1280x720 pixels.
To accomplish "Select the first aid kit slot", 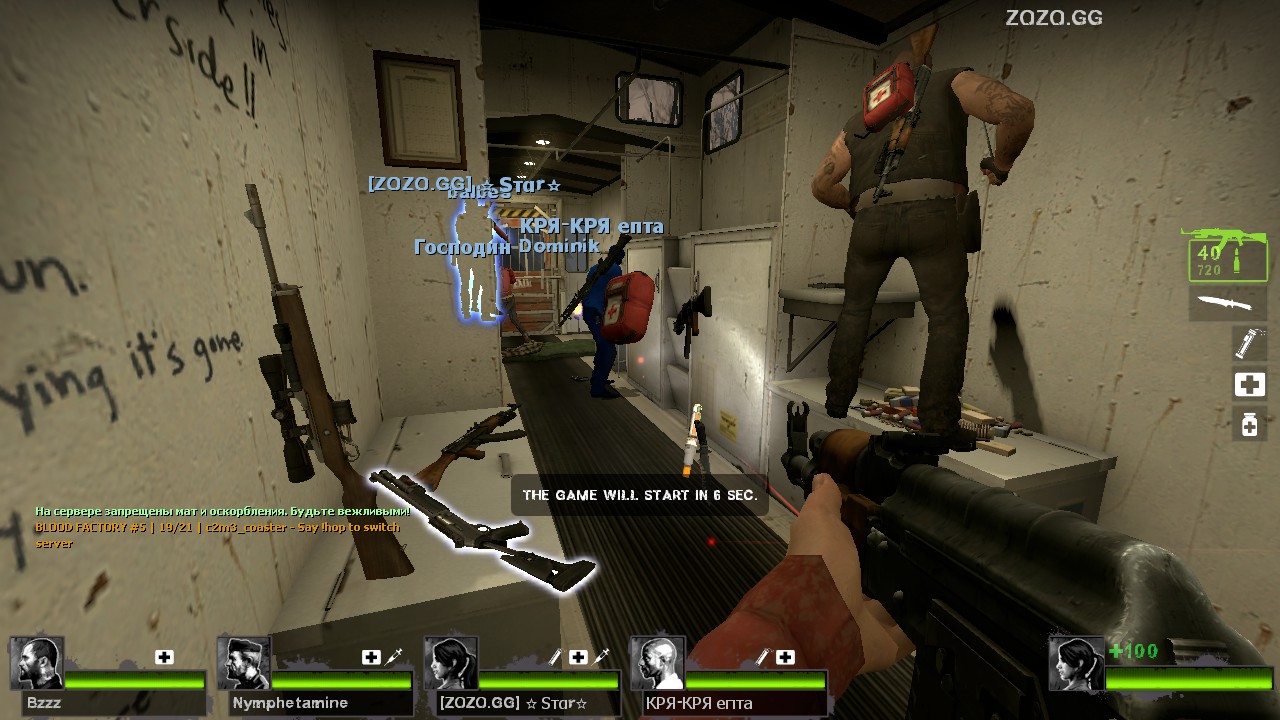I will pos(1249,384).
